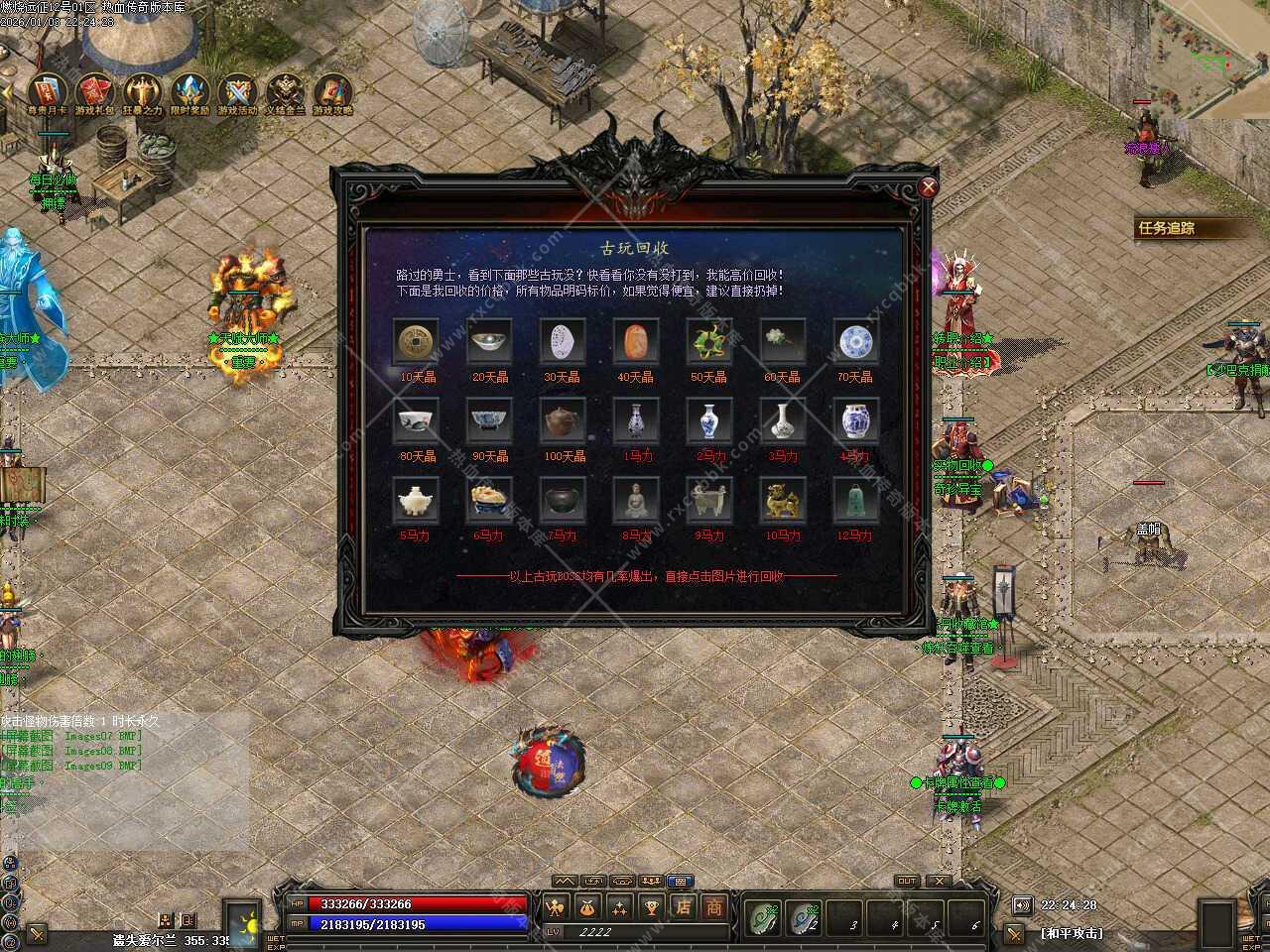Choose the golden qilin statue (10马力)
Image resolution: width=1270 pixels, height=952 pixels.
[x=782, y=501]
